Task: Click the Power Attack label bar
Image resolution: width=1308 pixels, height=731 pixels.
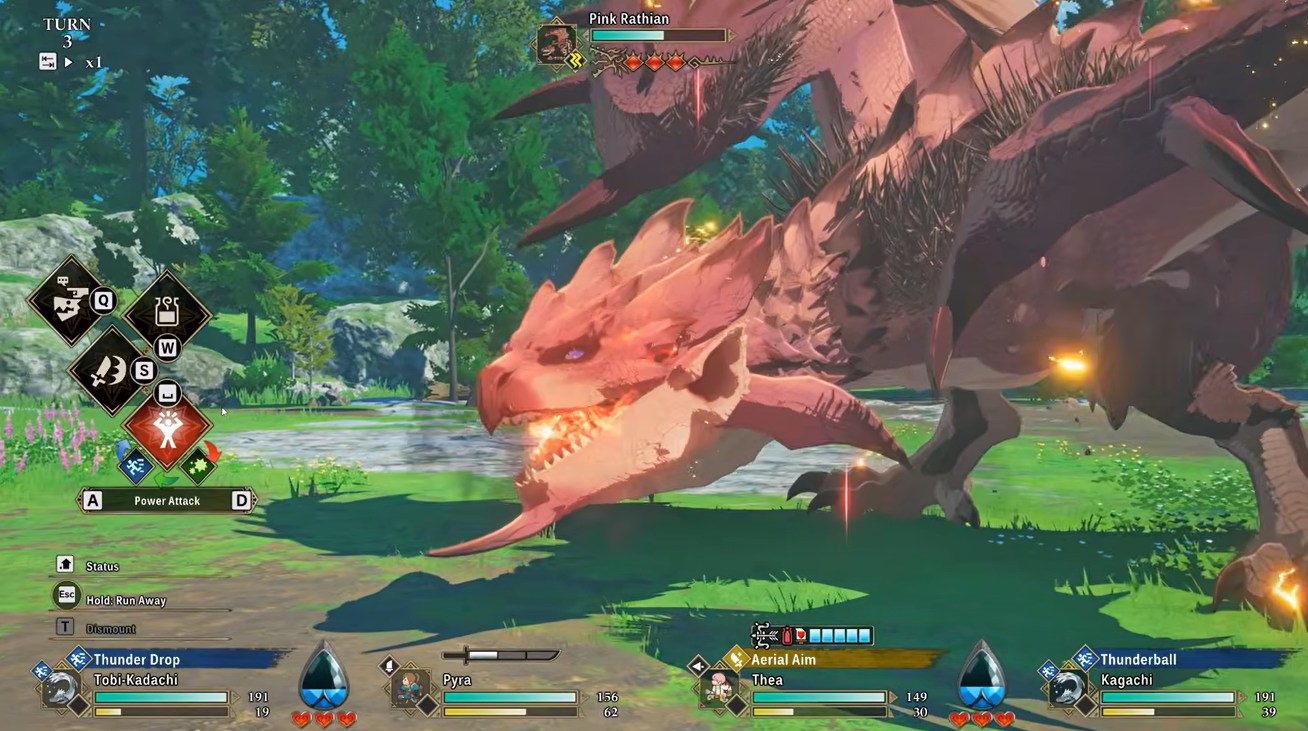Action: click(167, 500)
